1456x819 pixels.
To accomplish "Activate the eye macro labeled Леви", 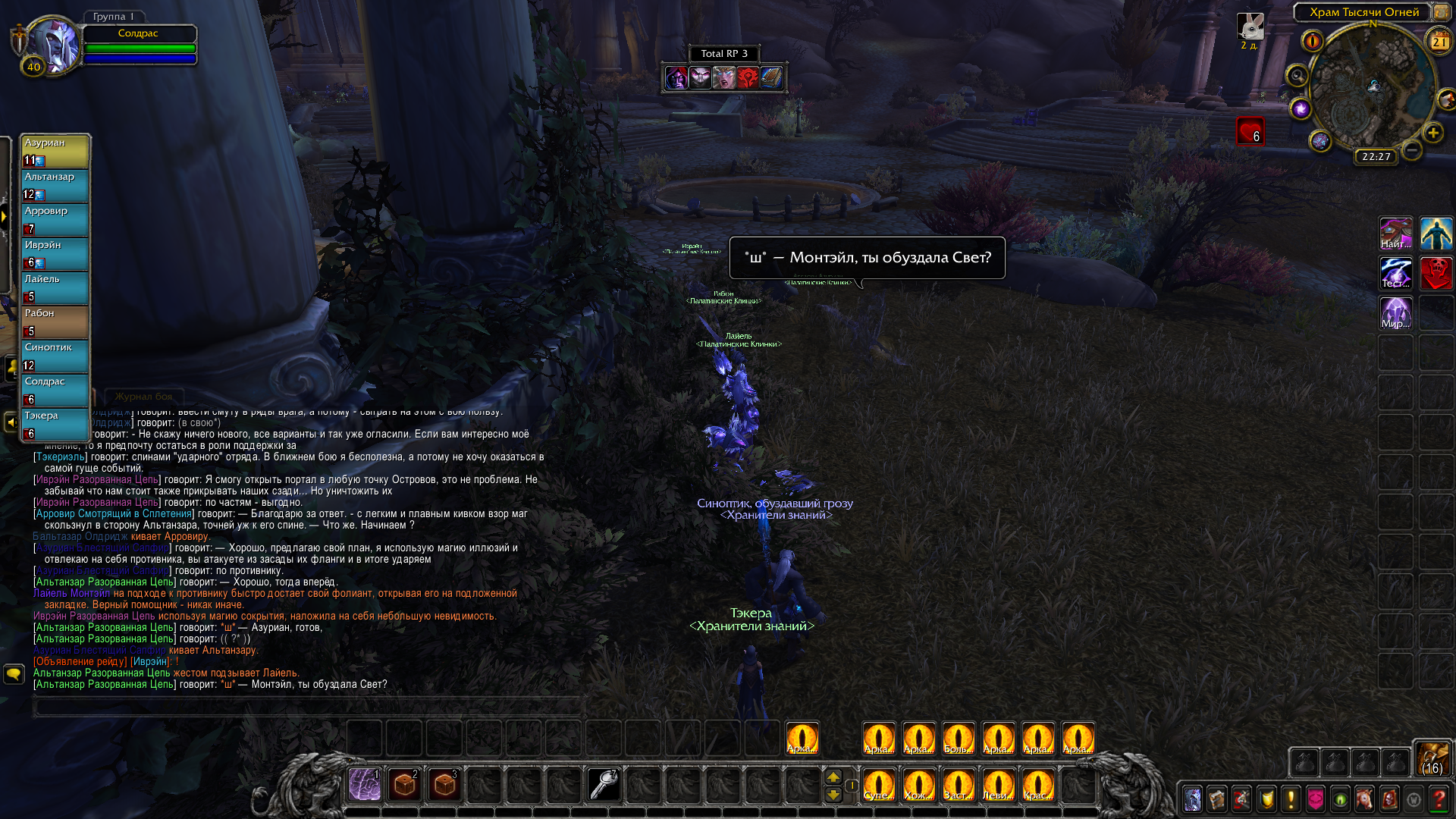I will pyautogui.click(x=998, y=785).
